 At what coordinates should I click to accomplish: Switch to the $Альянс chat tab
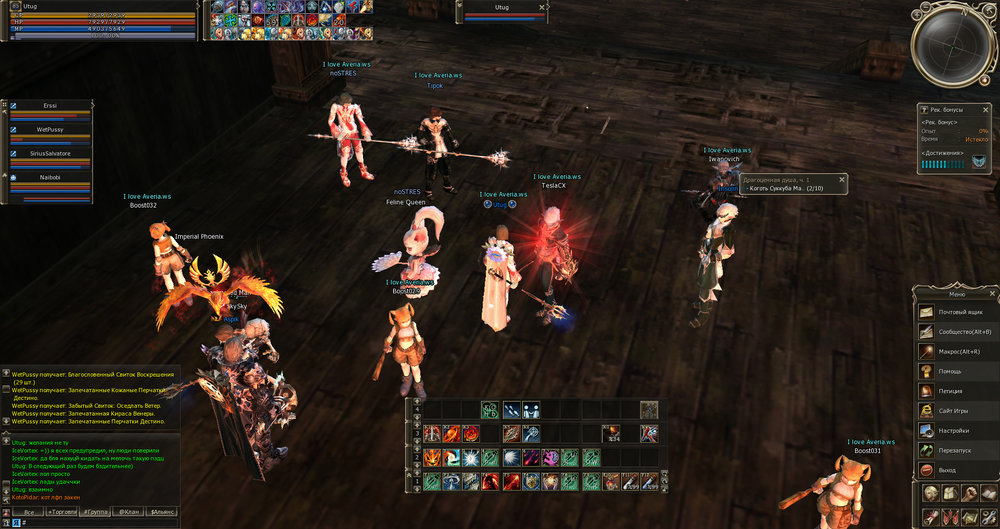pyautogui.click(x=162, y=512)
